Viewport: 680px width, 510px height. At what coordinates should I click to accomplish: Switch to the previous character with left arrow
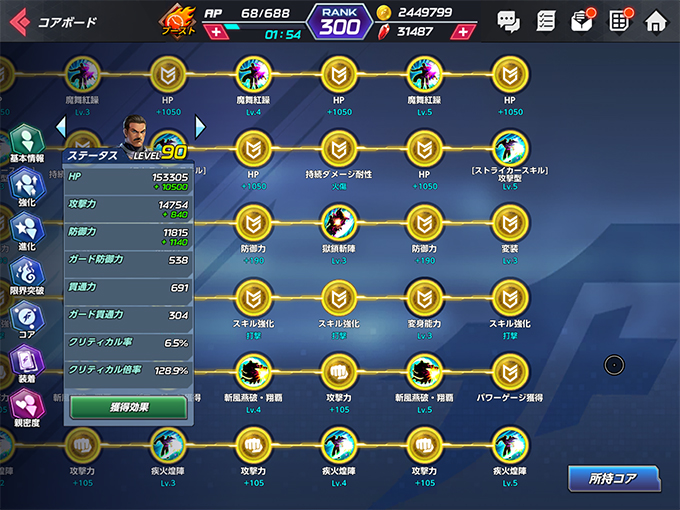pos(61,126)
